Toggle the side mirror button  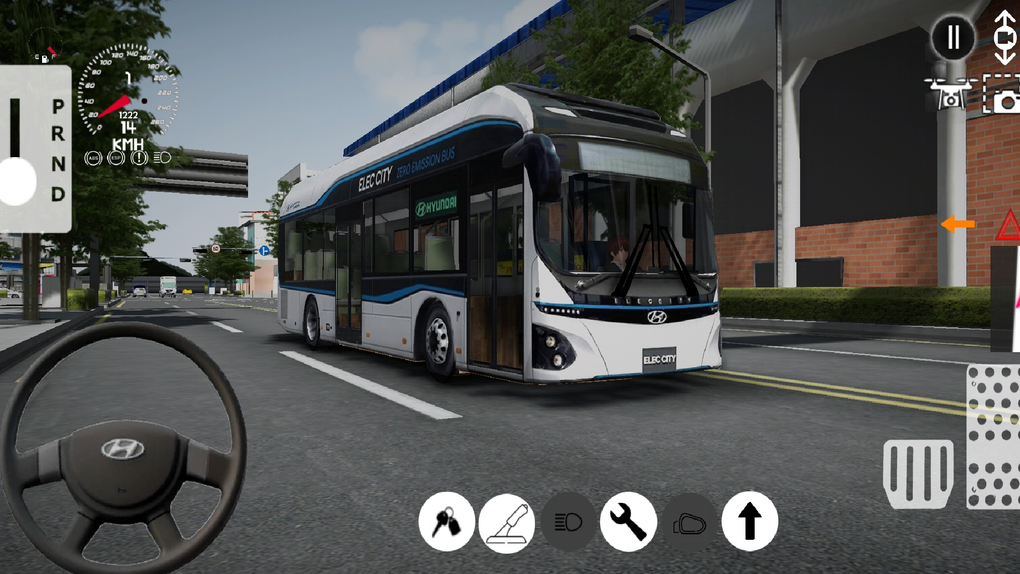689,522
